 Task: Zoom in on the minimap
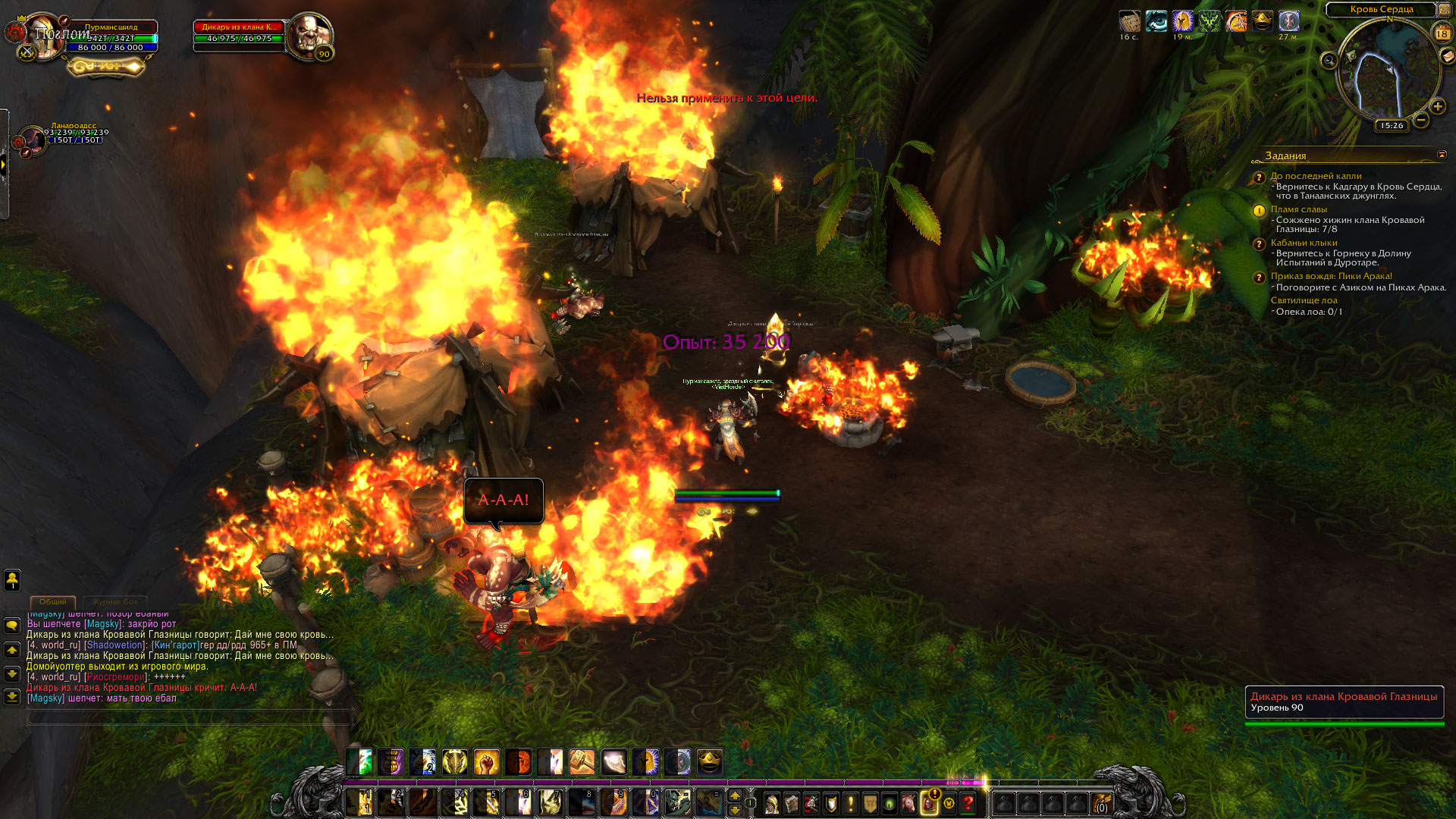(x=1437, y=107)
